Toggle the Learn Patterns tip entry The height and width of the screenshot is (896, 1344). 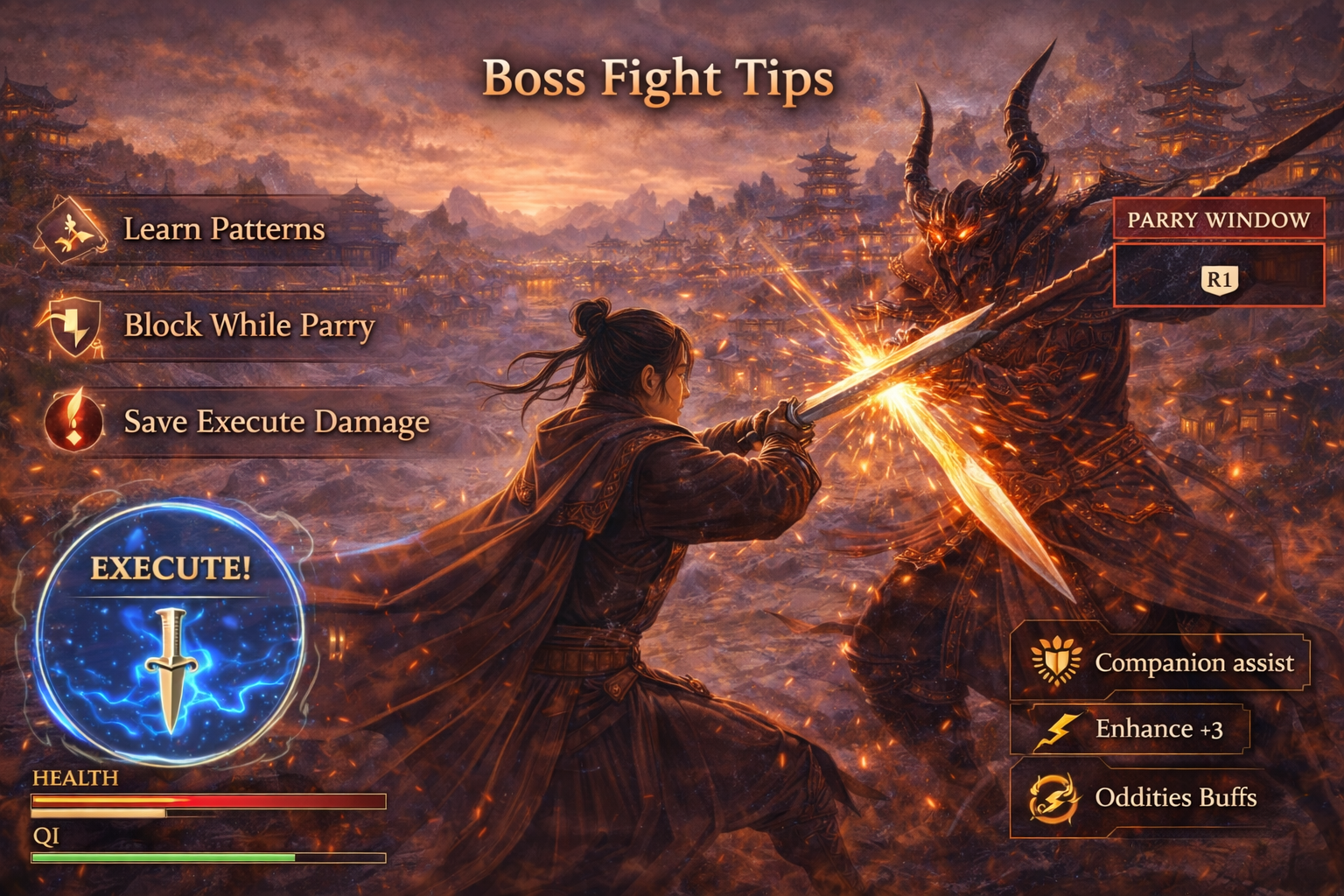pyautogui.click(x=223, y=231)
